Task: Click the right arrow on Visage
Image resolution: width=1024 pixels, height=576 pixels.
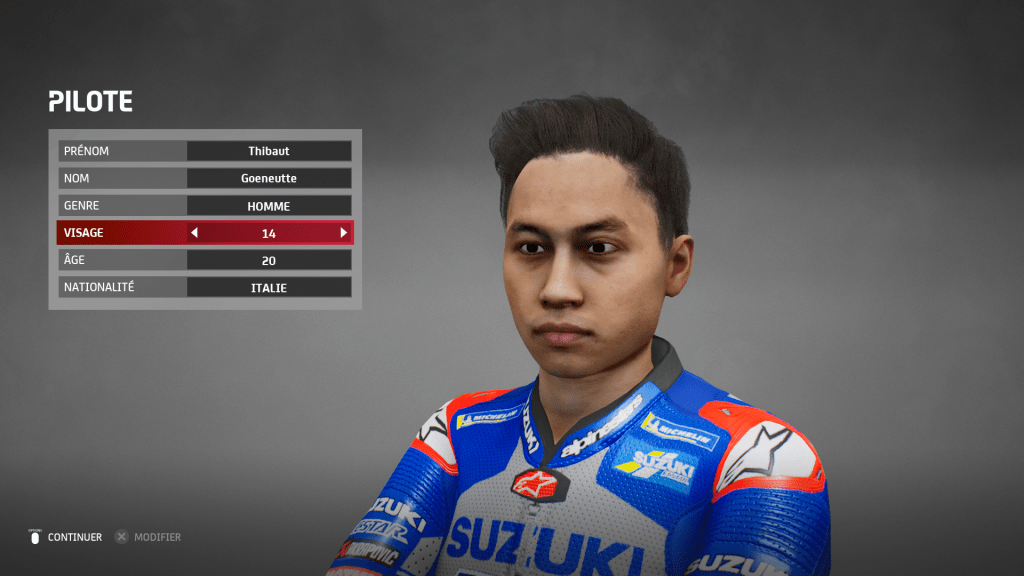Action: click(343, 233)
